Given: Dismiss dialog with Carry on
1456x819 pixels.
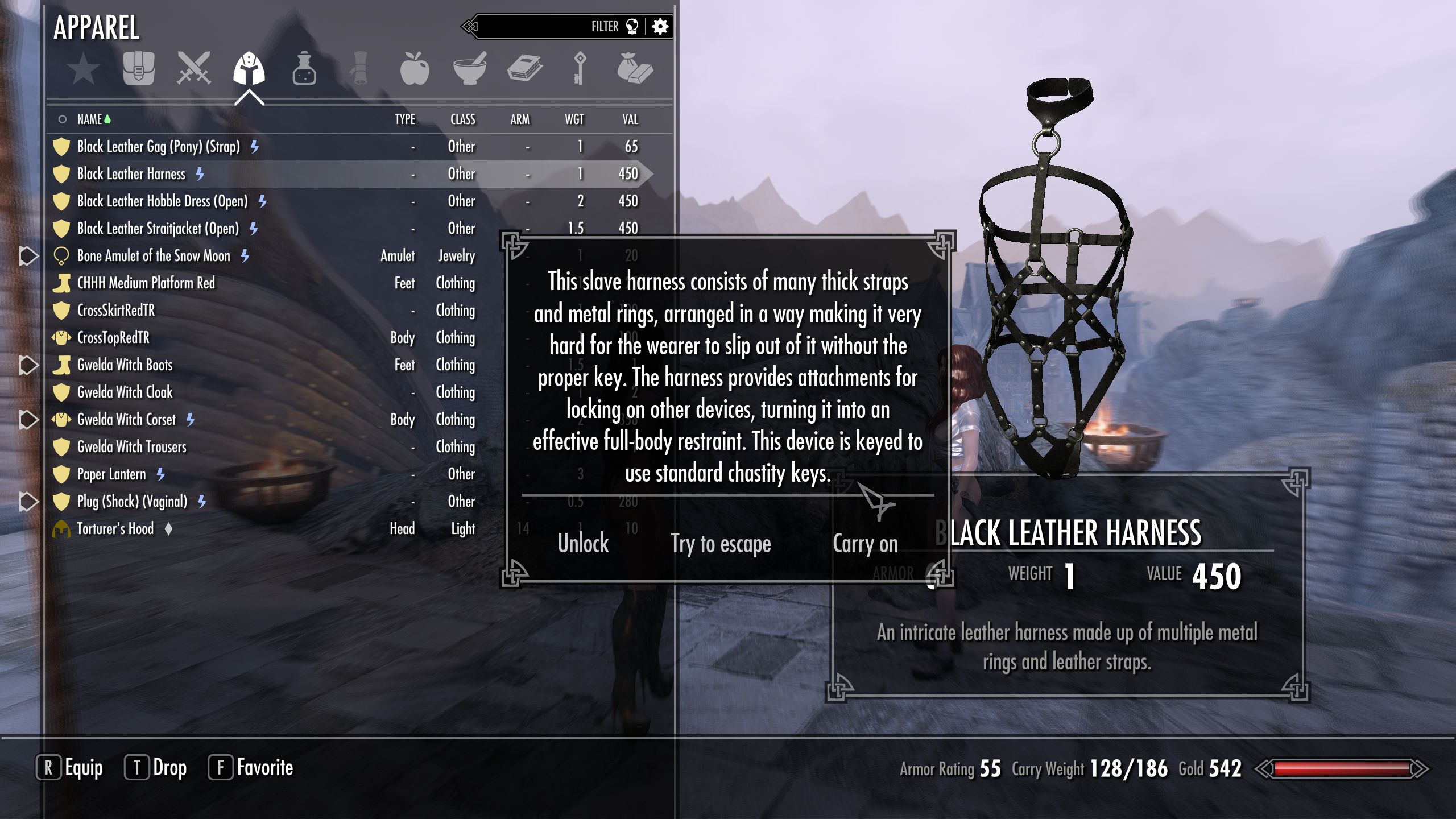Looking at the screenshot, I should click(x=865, y=543).
